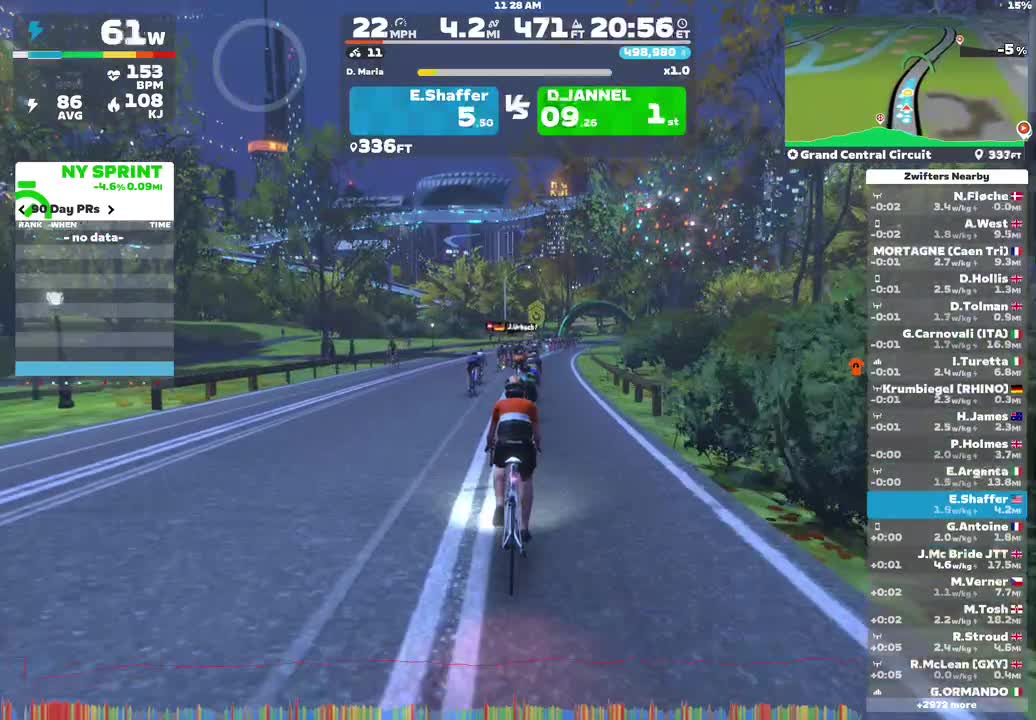Show next leaderboard after 90 Day PRs

click(111, 210)
